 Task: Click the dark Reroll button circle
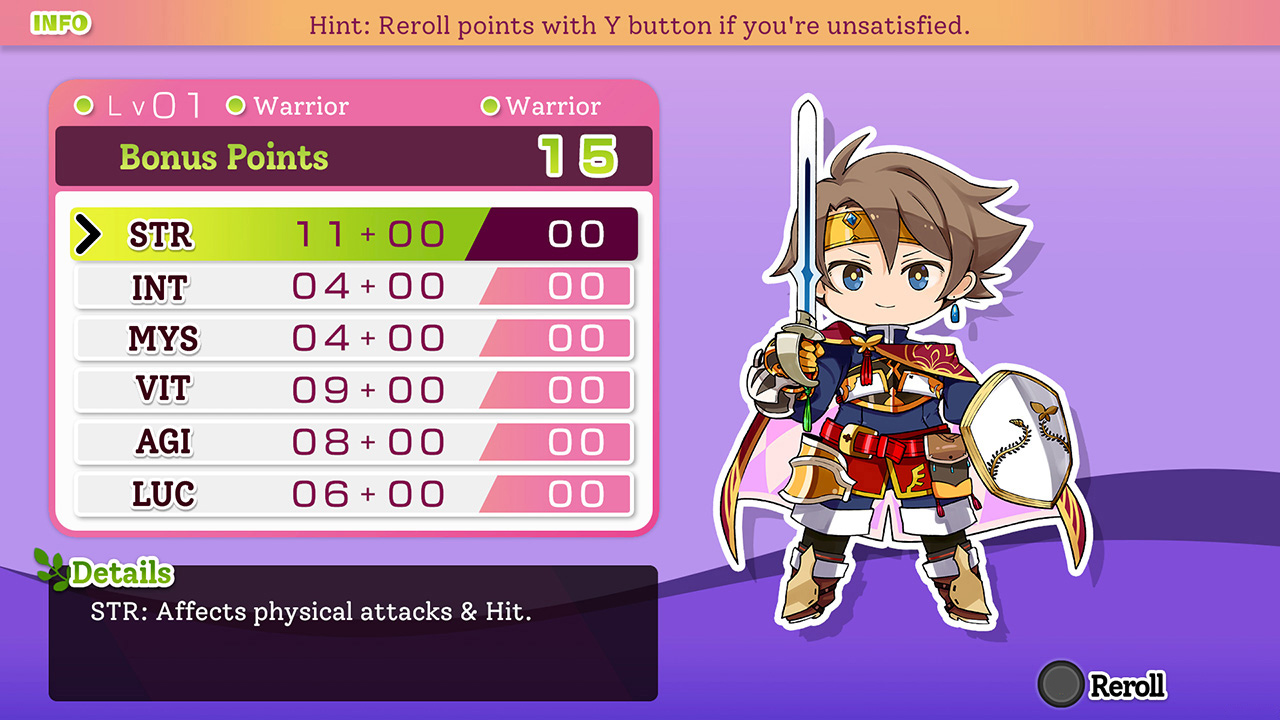(x=1063, y=686)
